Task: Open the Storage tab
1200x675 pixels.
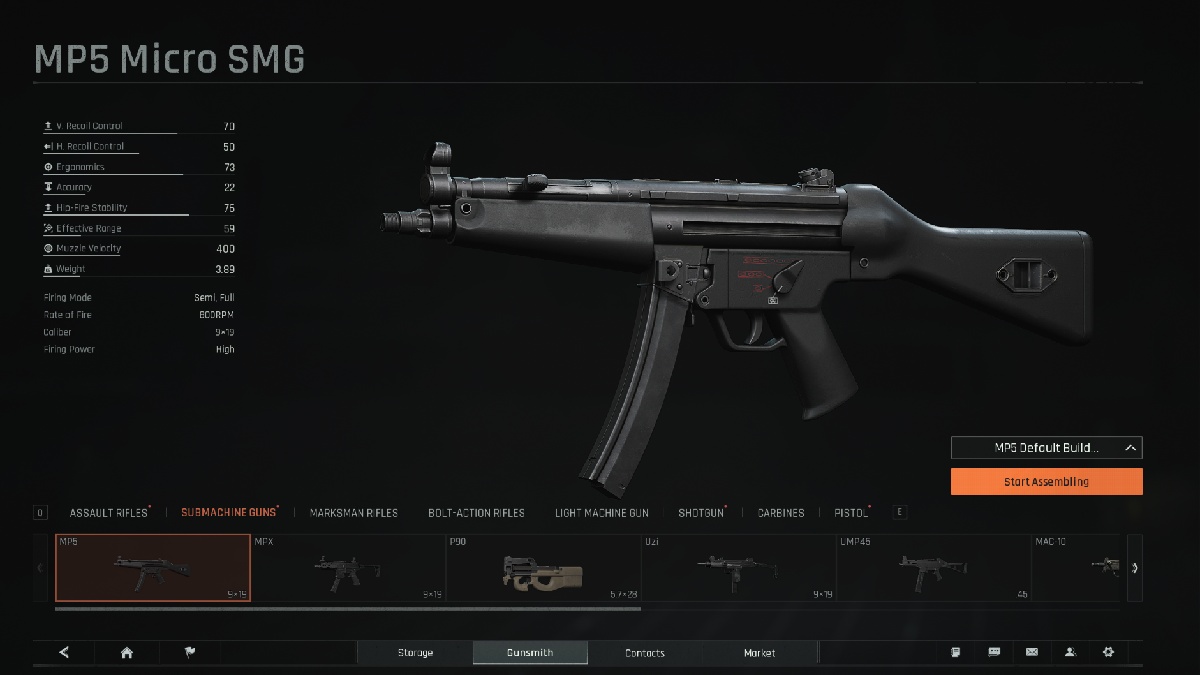Action: tap(415, 653)
